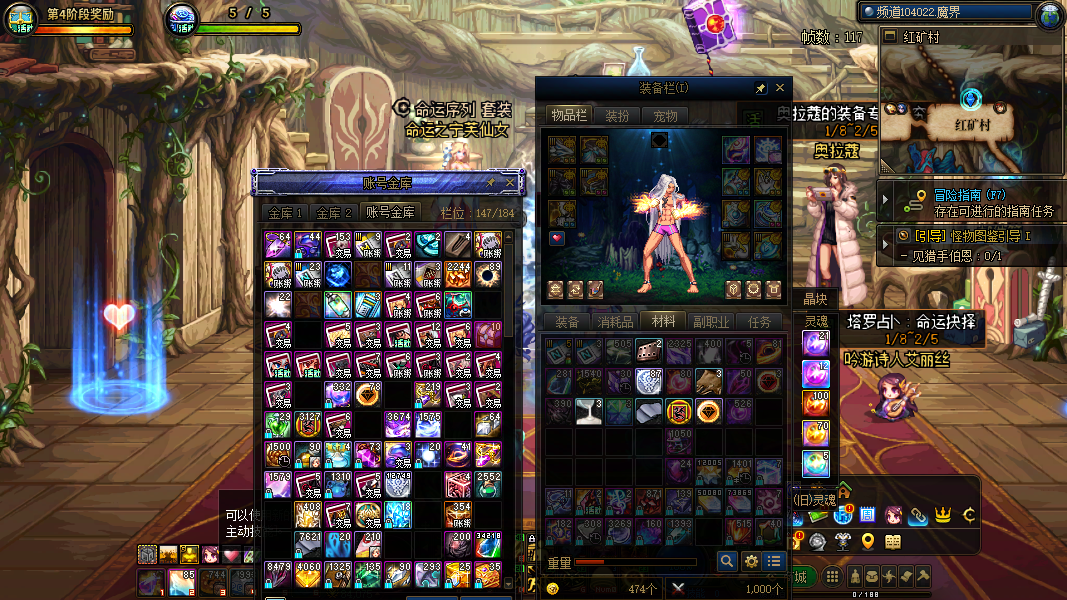Close the 装备栏 equipment window
The width and height of the screenshot is (1067, 600).
pos(781,89)
